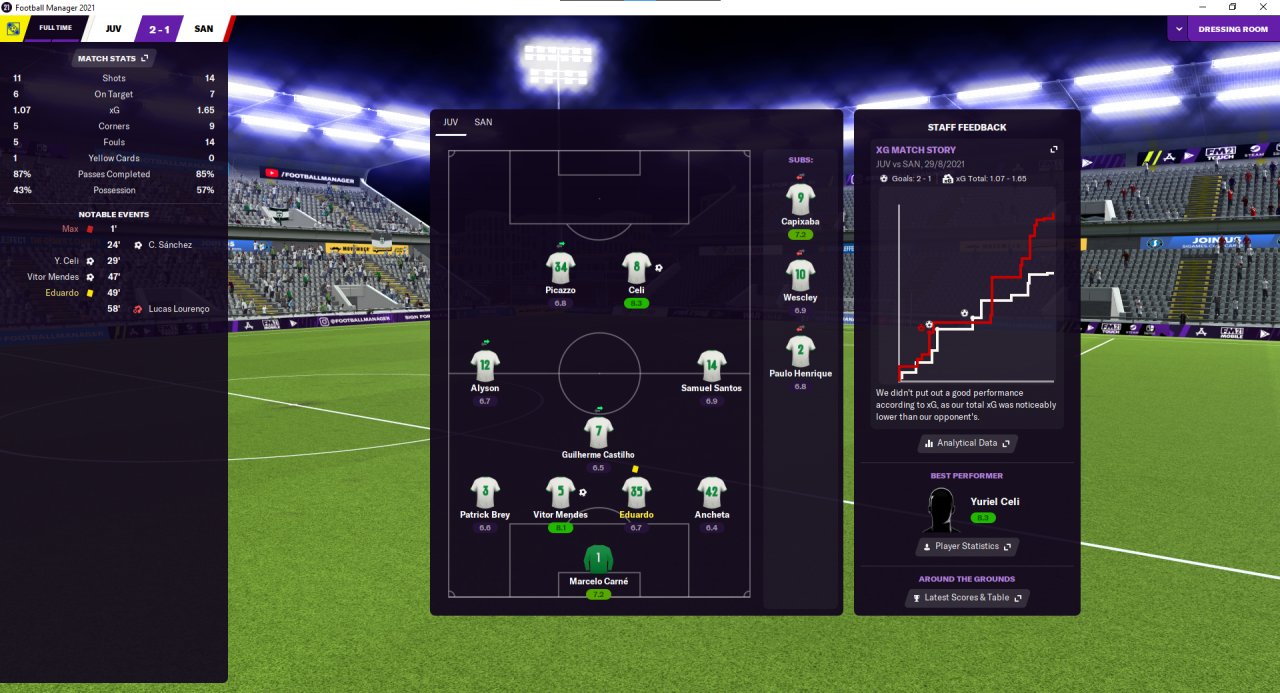
Task: Open the Dressing Room button
Action: pyautogui.click(x=1233, y=29)
